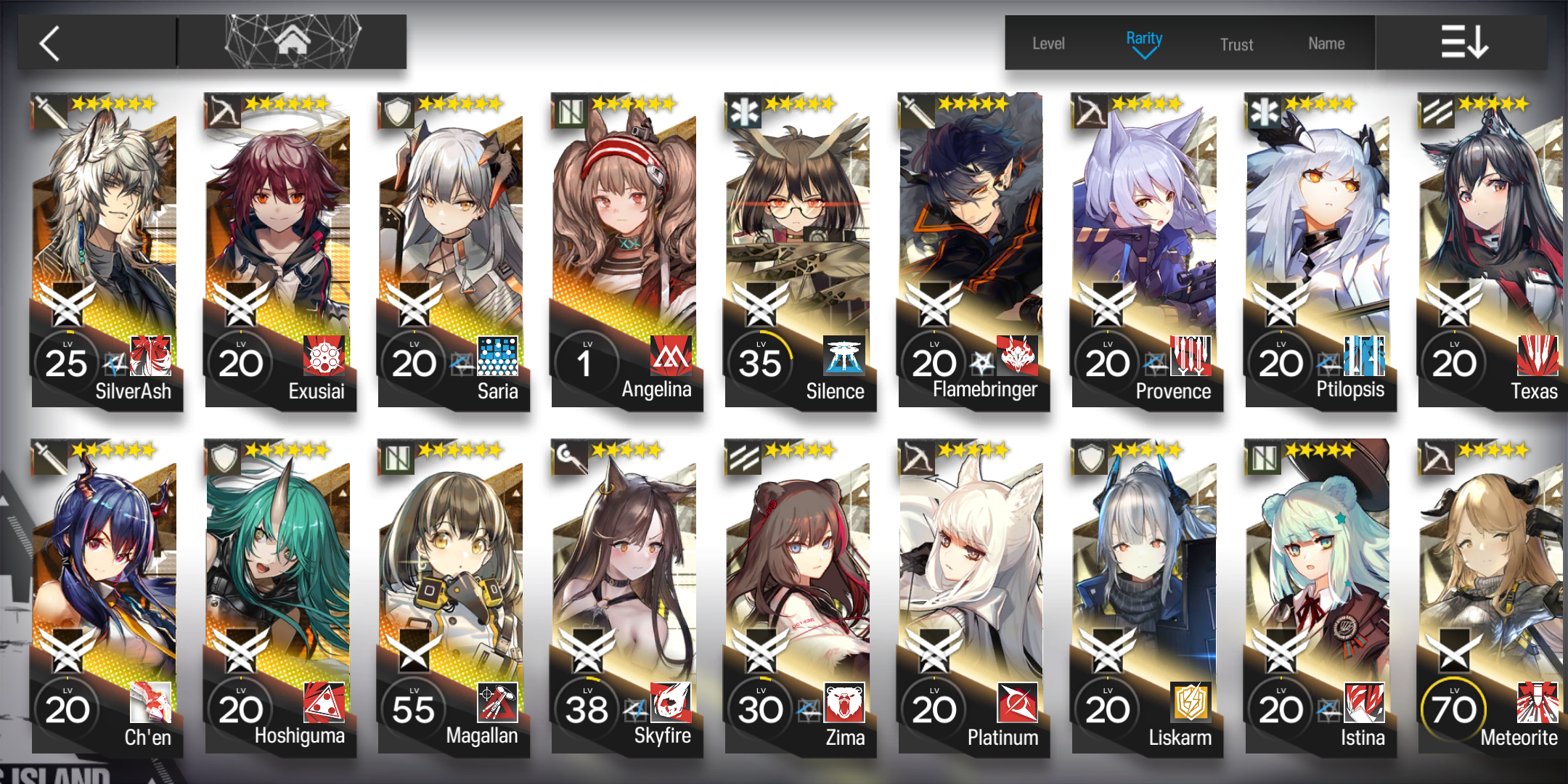Open the Ch'en operator card
This screenshot has width=1568, height=784.
(x=105, y=597)
